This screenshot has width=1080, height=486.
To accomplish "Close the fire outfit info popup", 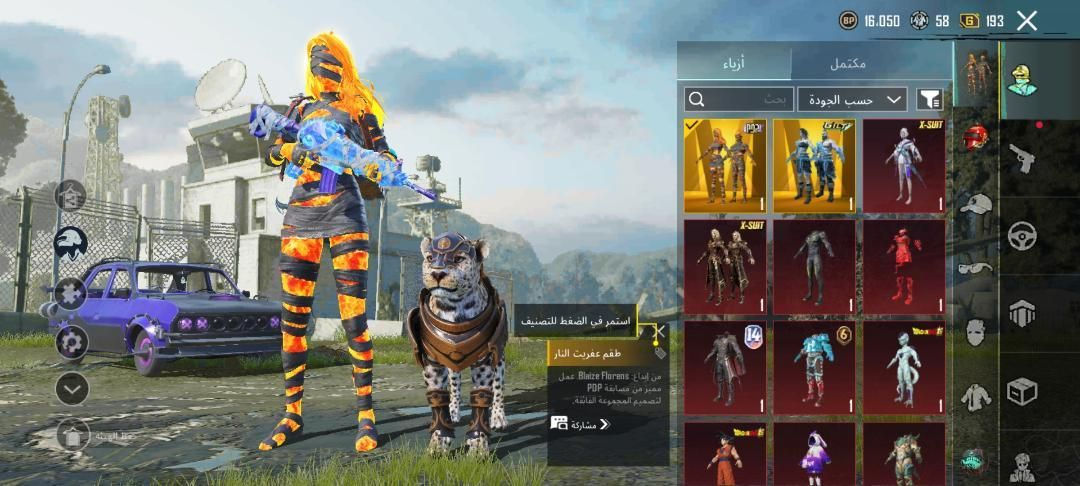I will (660, 329).
